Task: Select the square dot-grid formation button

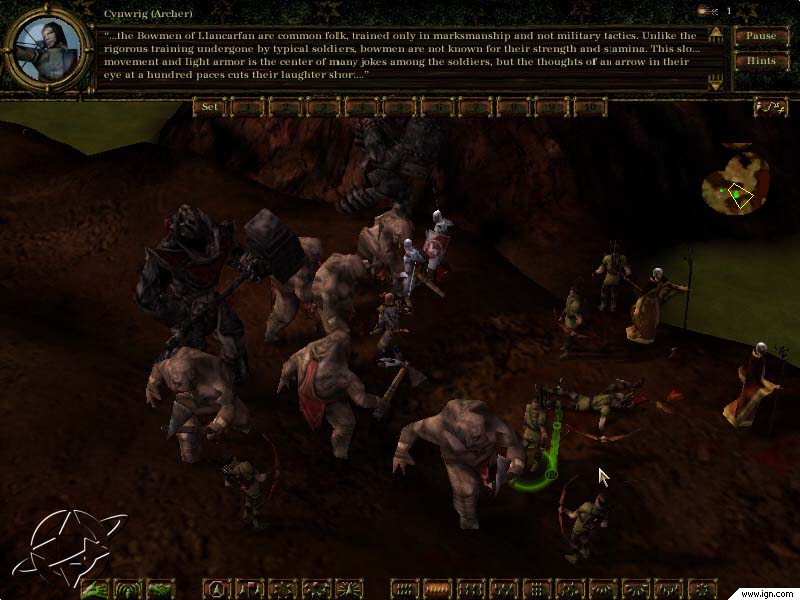Action: [537, 589]
